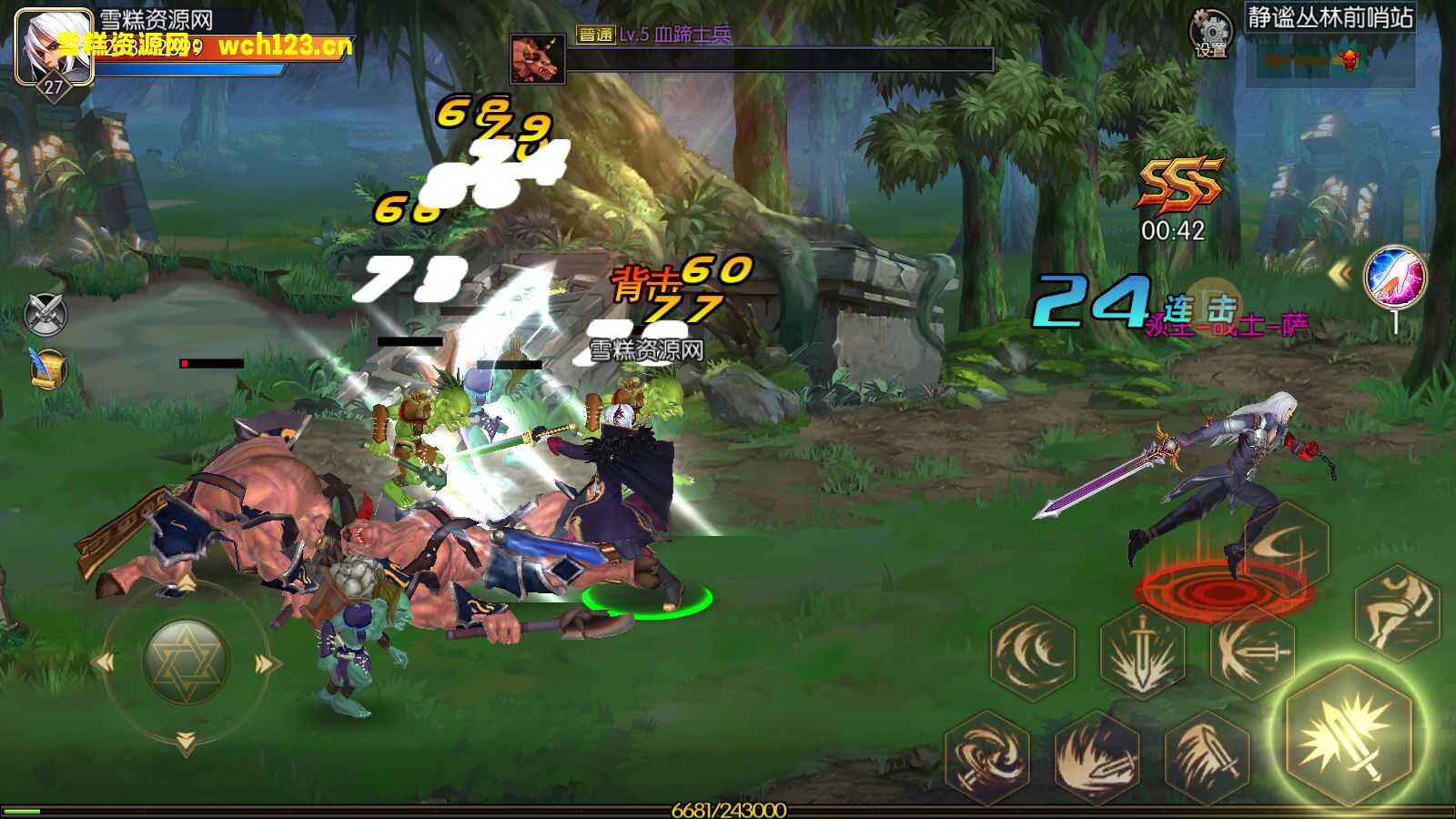
Task: Click the white-haired player portrait
Action: pyautogui.click(x=53, y=45)
